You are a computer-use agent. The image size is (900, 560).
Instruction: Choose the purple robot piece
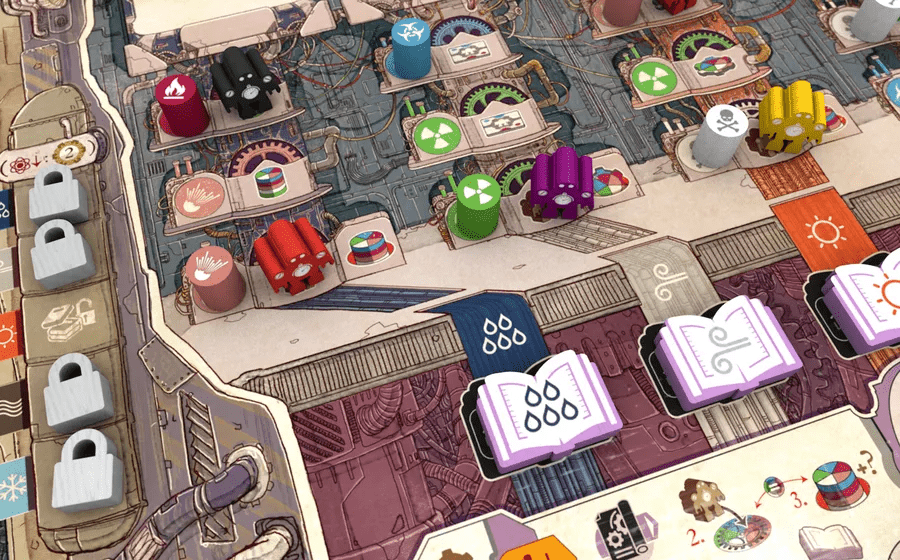click(x=558, y=183)
